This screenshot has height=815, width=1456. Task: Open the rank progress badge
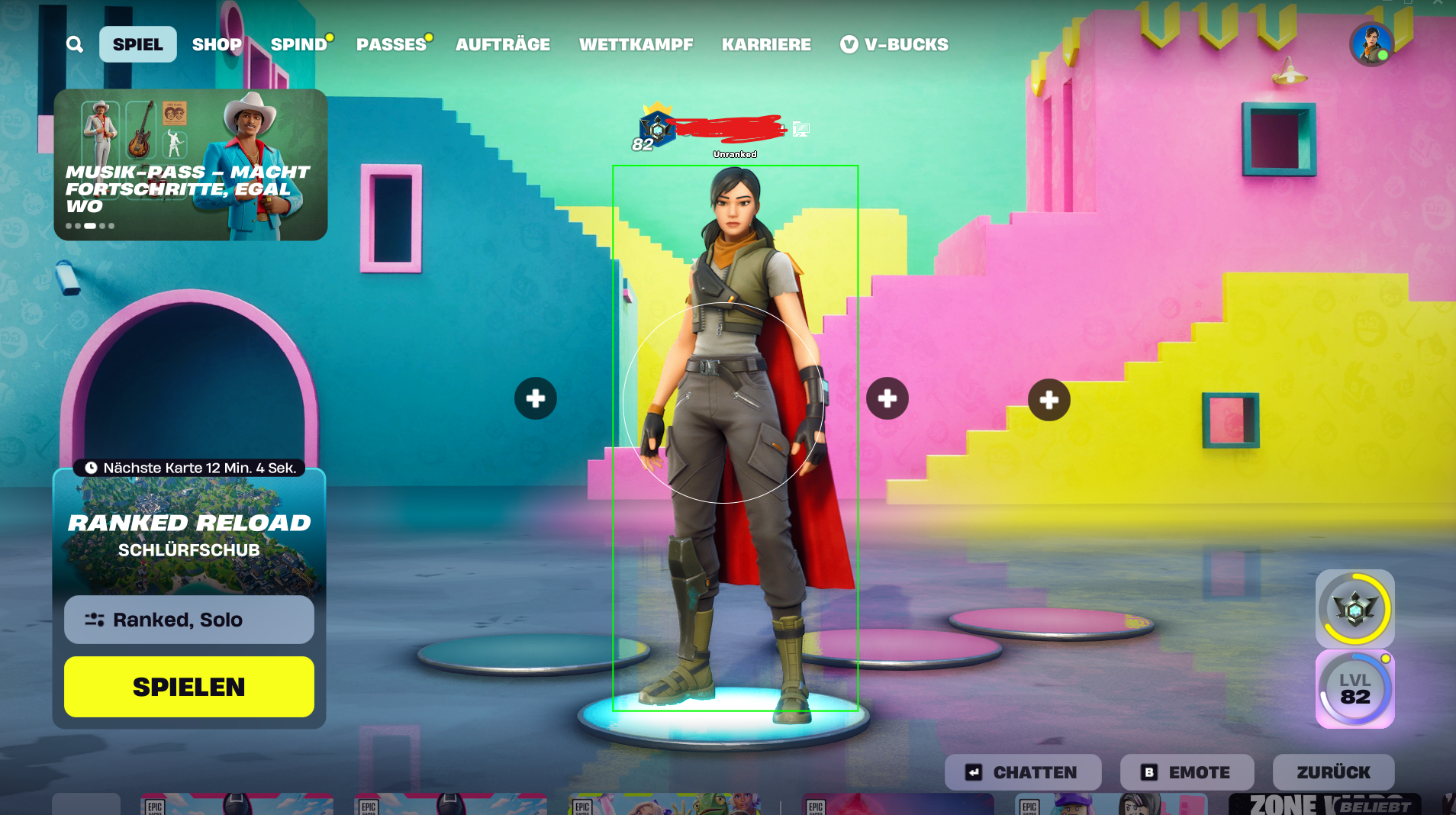(x=1355, y=609)
